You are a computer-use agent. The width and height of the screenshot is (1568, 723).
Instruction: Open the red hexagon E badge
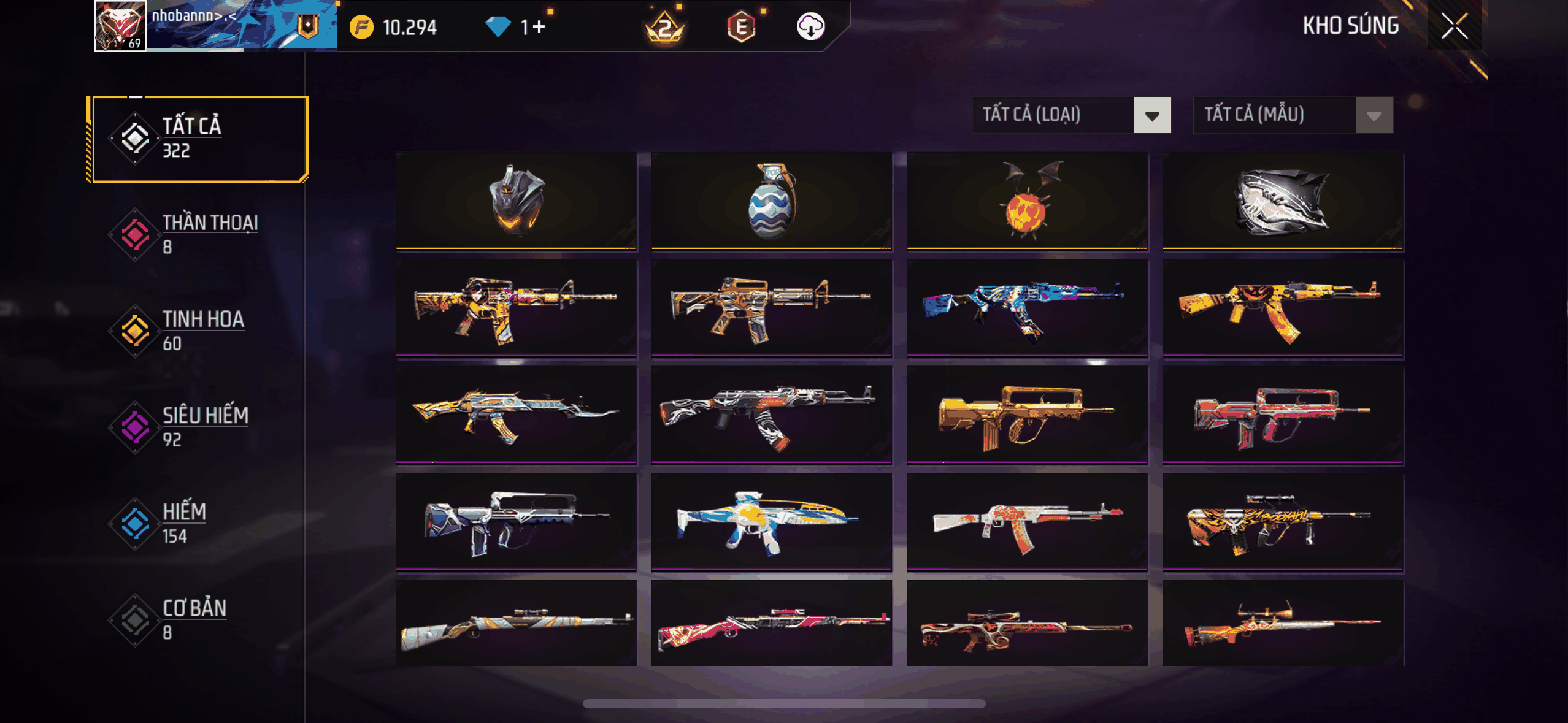[x=741, y=27]
